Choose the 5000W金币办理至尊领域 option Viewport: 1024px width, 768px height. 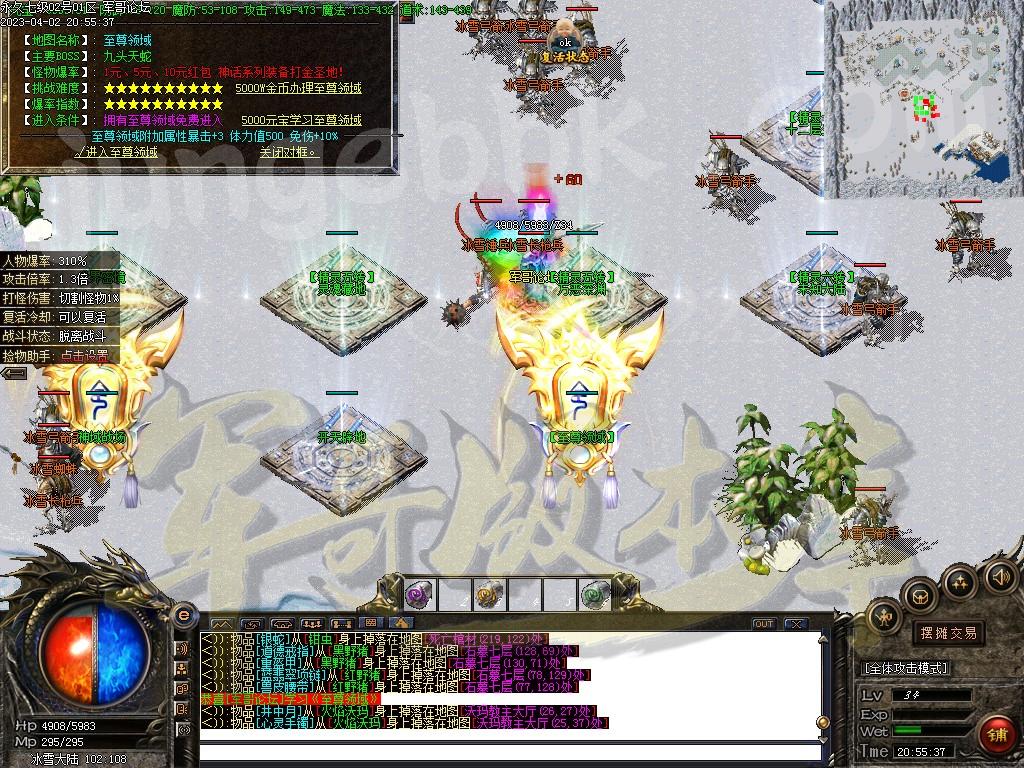point(299,88)
